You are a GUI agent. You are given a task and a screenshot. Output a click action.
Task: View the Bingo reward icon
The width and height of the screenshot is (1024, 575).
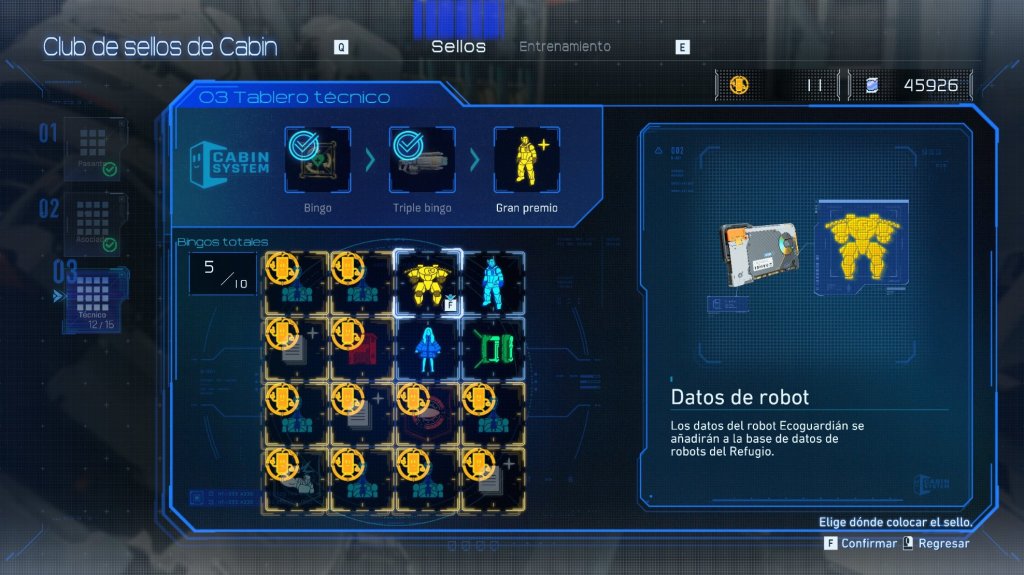317,160
